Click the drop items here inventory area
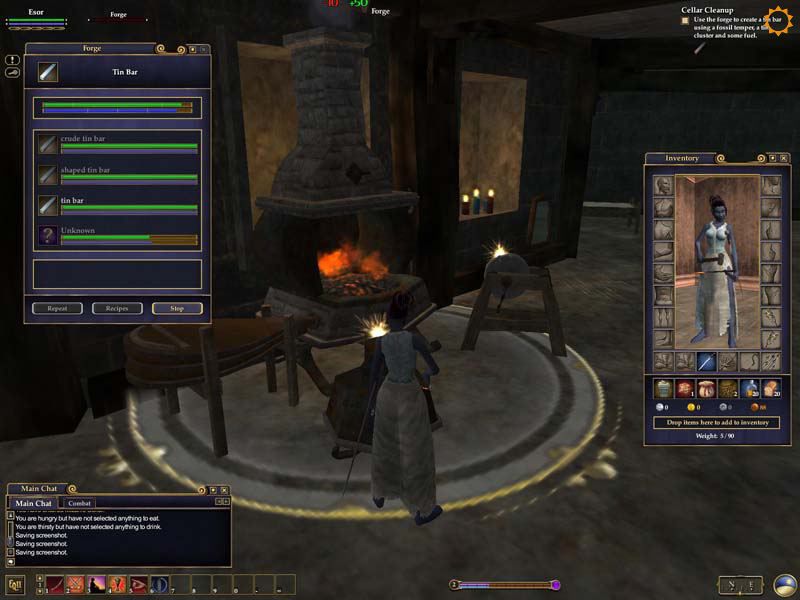Viewport: 800px width, 600px height. tap(716, 423)
